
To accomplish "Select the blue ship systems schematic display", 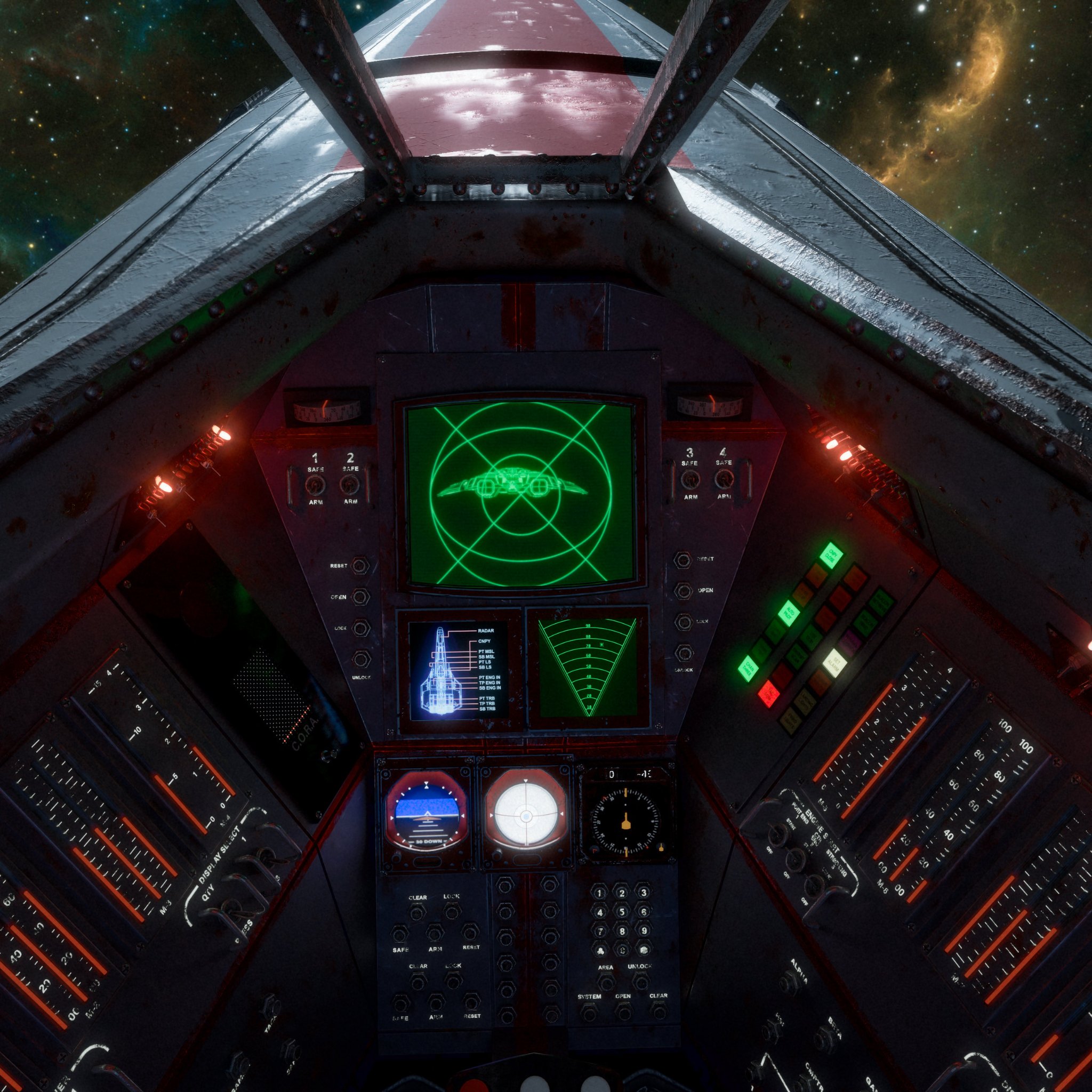I will 457,671.
